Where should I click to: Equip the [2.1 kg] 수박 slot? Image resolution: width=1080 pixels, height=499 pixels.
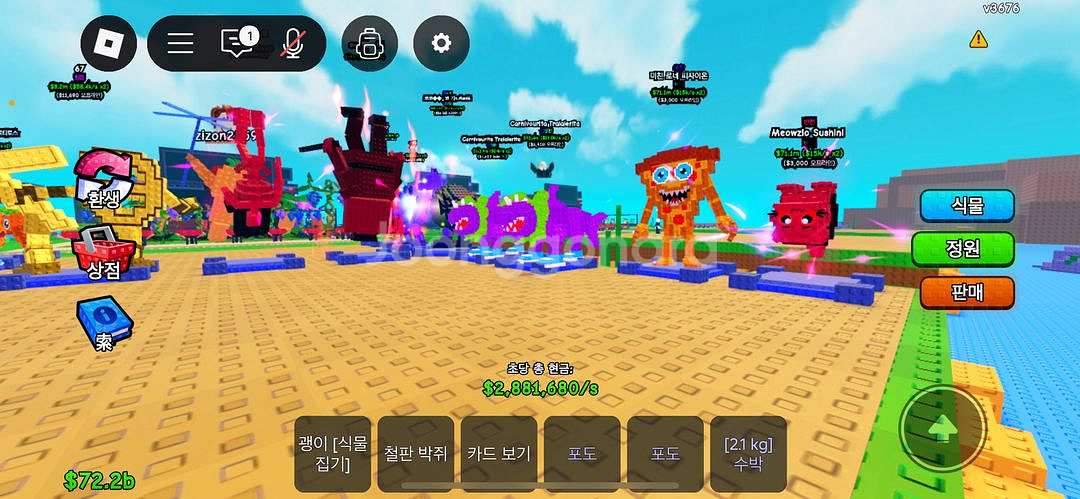748,452
